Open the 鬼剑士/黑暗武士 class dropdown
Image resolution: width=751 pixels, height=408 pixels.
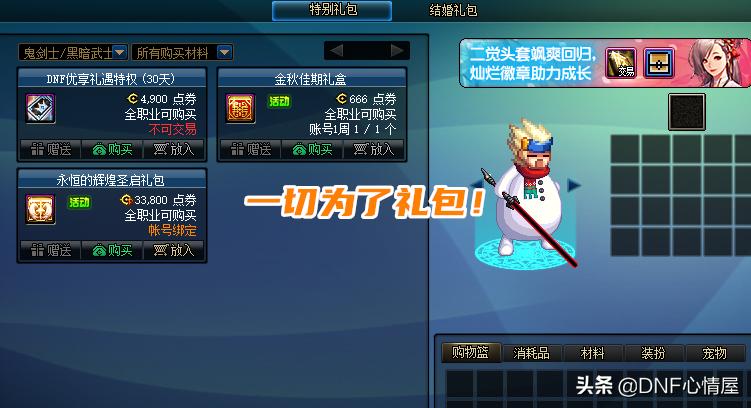(73, 51)
